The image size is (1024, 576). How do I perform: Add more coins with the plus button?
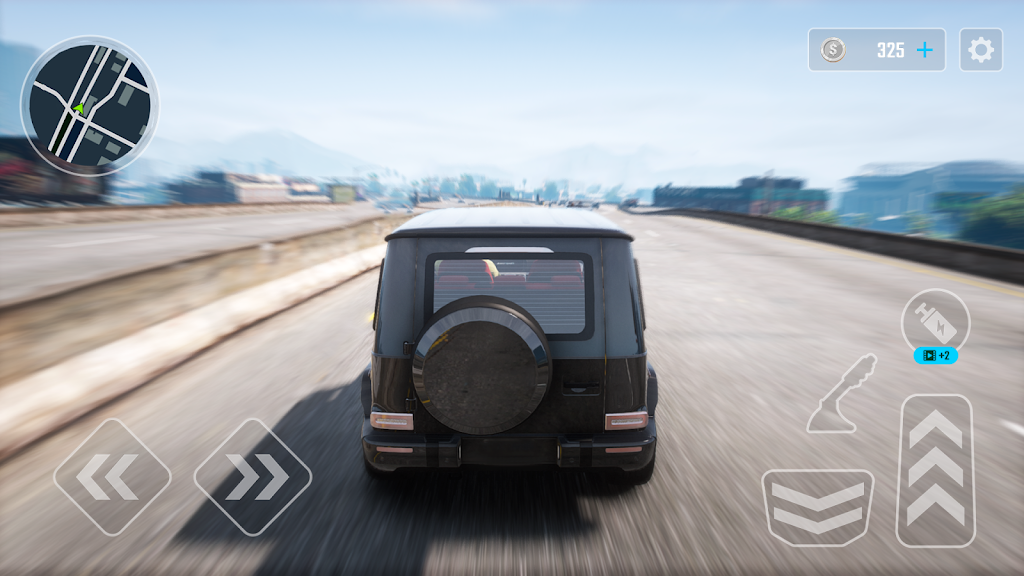(x=925, y=50)
